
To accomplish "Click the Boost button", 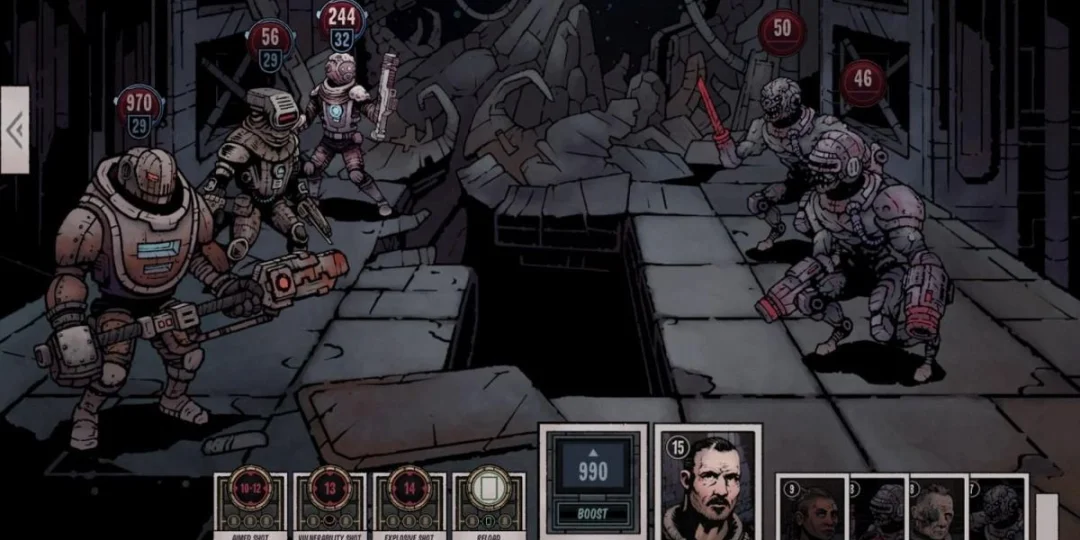I will (x=593, y=514).
